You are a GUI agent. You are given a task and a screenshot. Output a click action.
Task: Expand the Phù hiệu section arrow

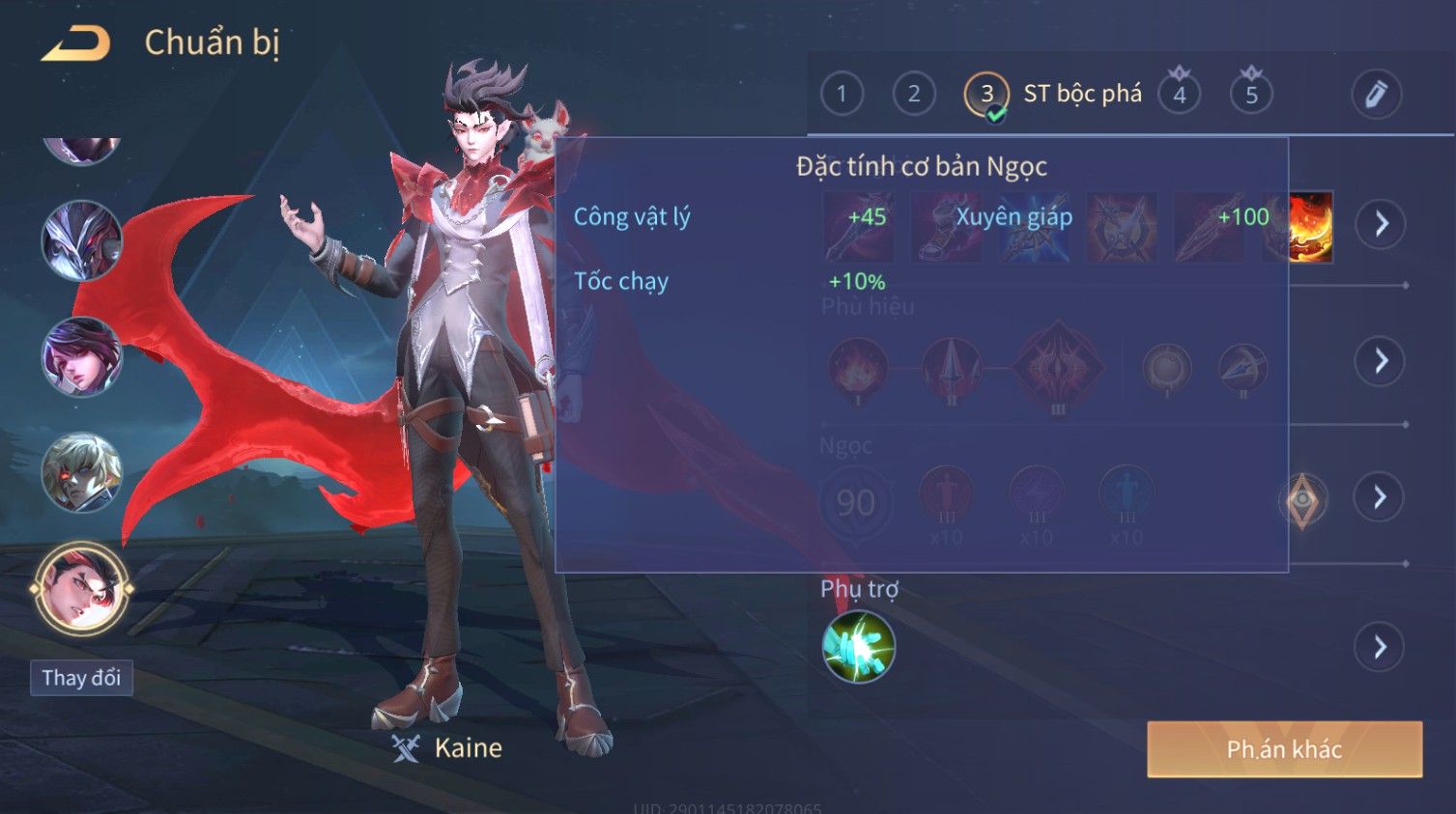1380,361
